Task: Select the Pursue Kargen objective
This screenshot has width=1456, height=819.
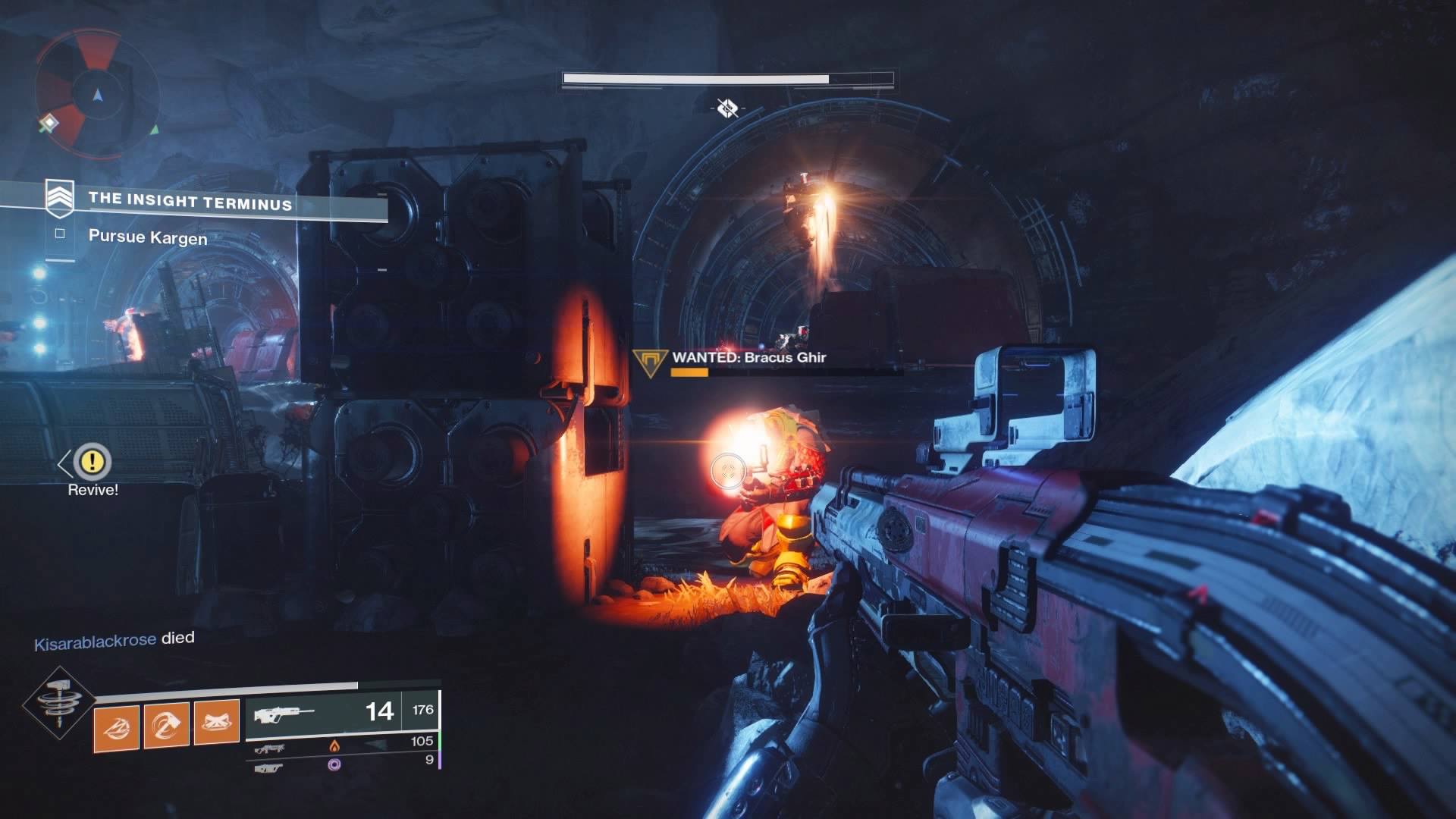Action: coord(147,237)
